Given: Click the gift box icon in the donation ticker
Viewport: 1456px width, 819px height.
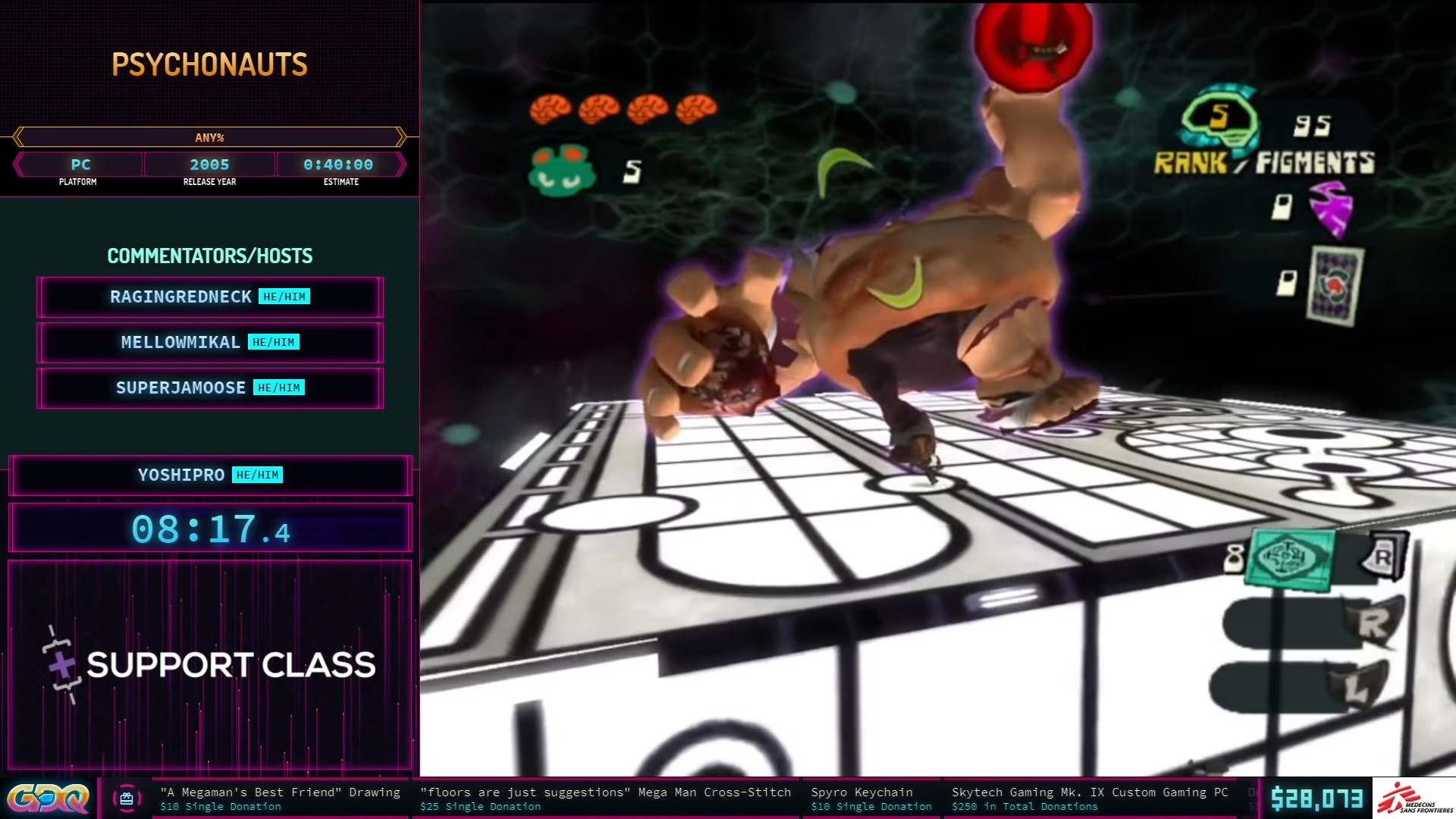Looking at the screenshot, I should pyautogui.click(x=126, y=798).
